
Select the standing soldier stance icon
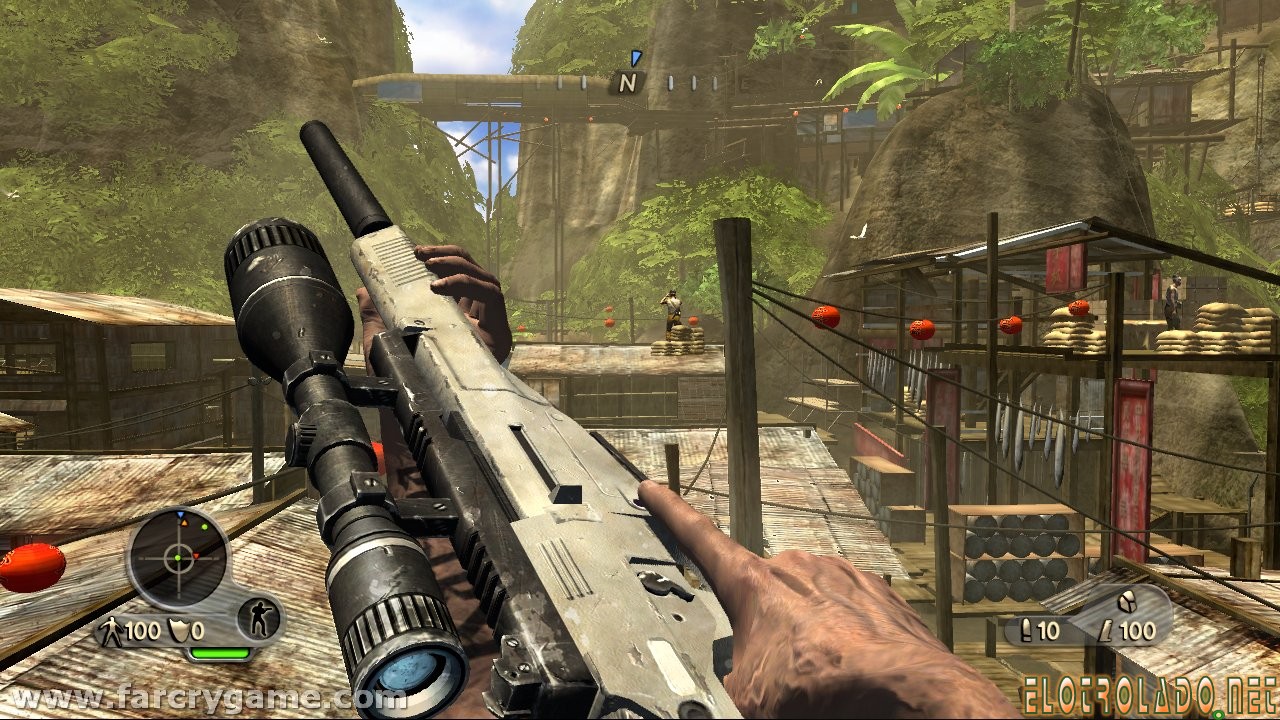pyautogui.click(x=259, y=621)
